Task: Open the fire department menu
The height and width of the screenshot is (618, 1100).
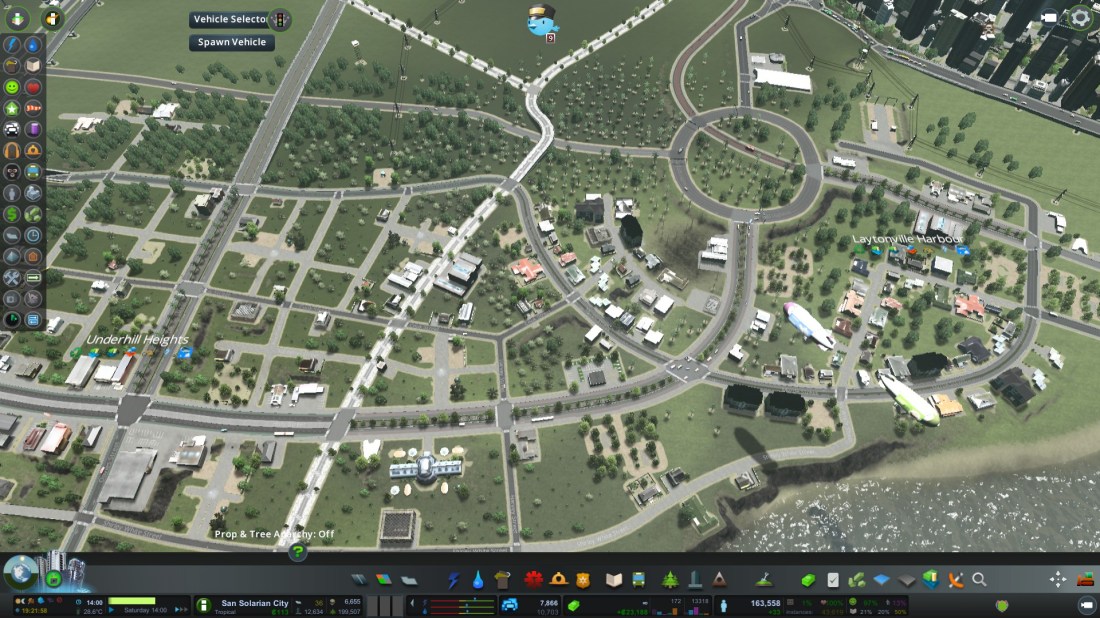Action: [558, 580]
